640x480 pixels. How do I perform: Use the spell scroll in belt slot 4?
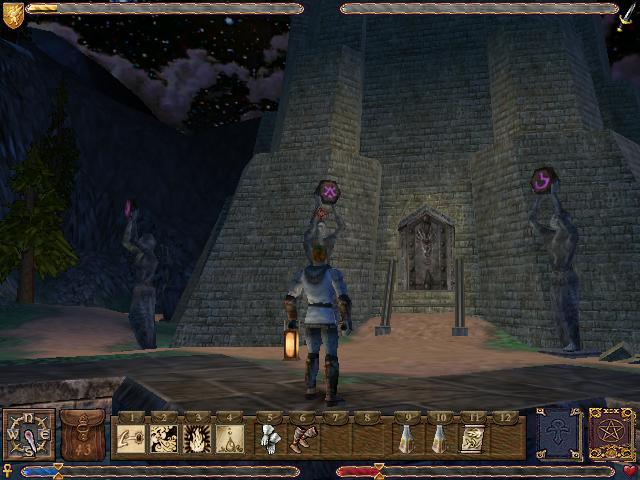(x=230, y=439)
